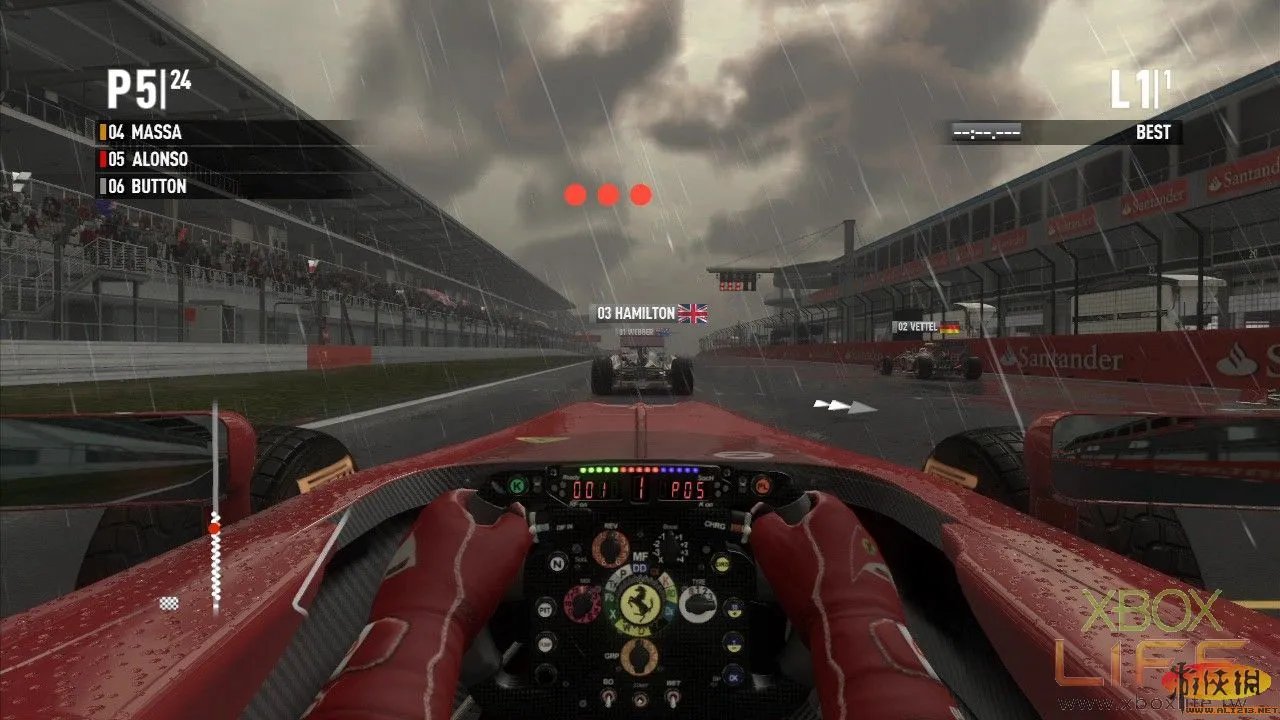Select the 02 VETTEL nameplate
1280x720 pixels.
918,326
